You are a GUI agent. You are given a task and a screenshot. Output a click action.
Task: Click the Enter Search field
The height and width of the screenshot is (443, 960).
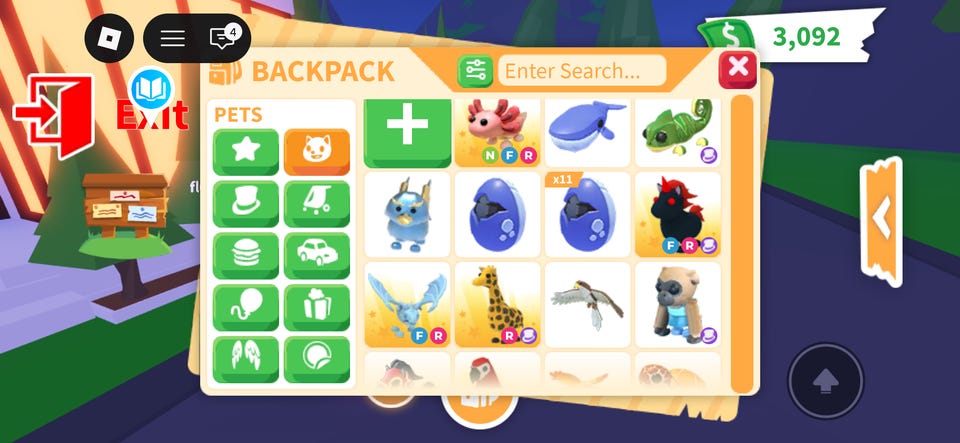[583, 71]
